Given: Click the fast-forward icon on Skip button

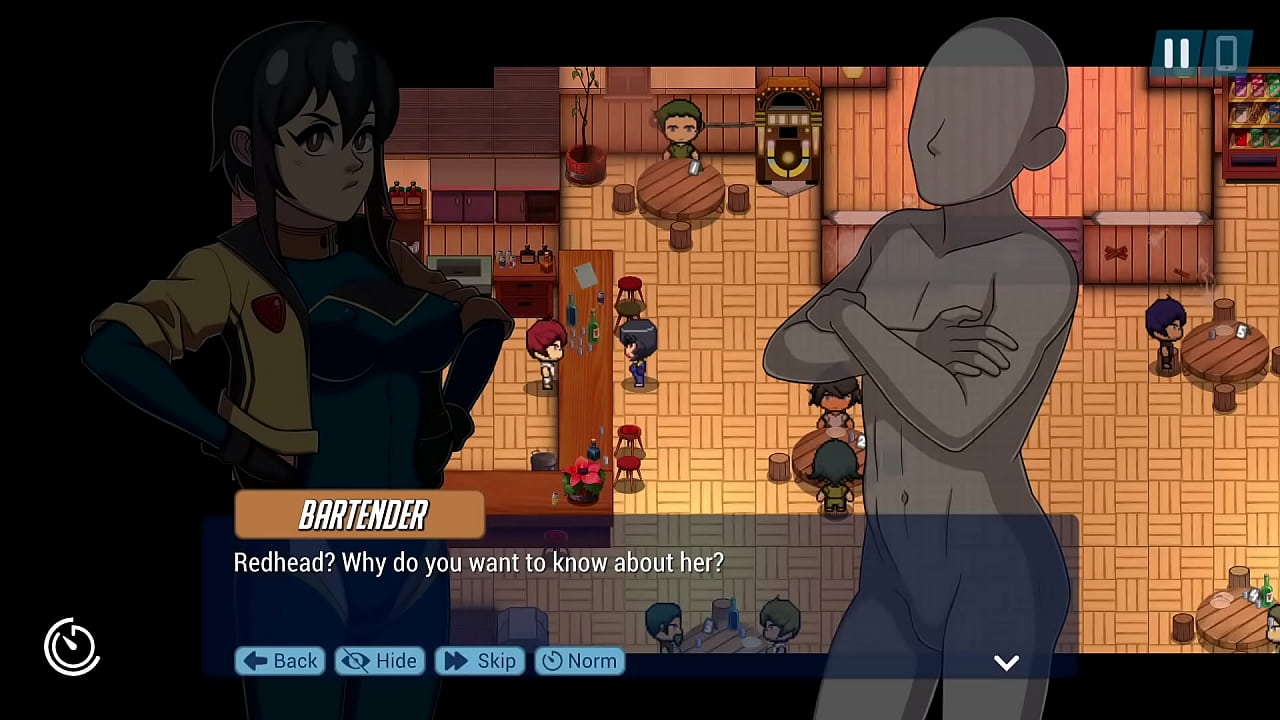Looking at the screenshot, I should [x=455, y=661].
